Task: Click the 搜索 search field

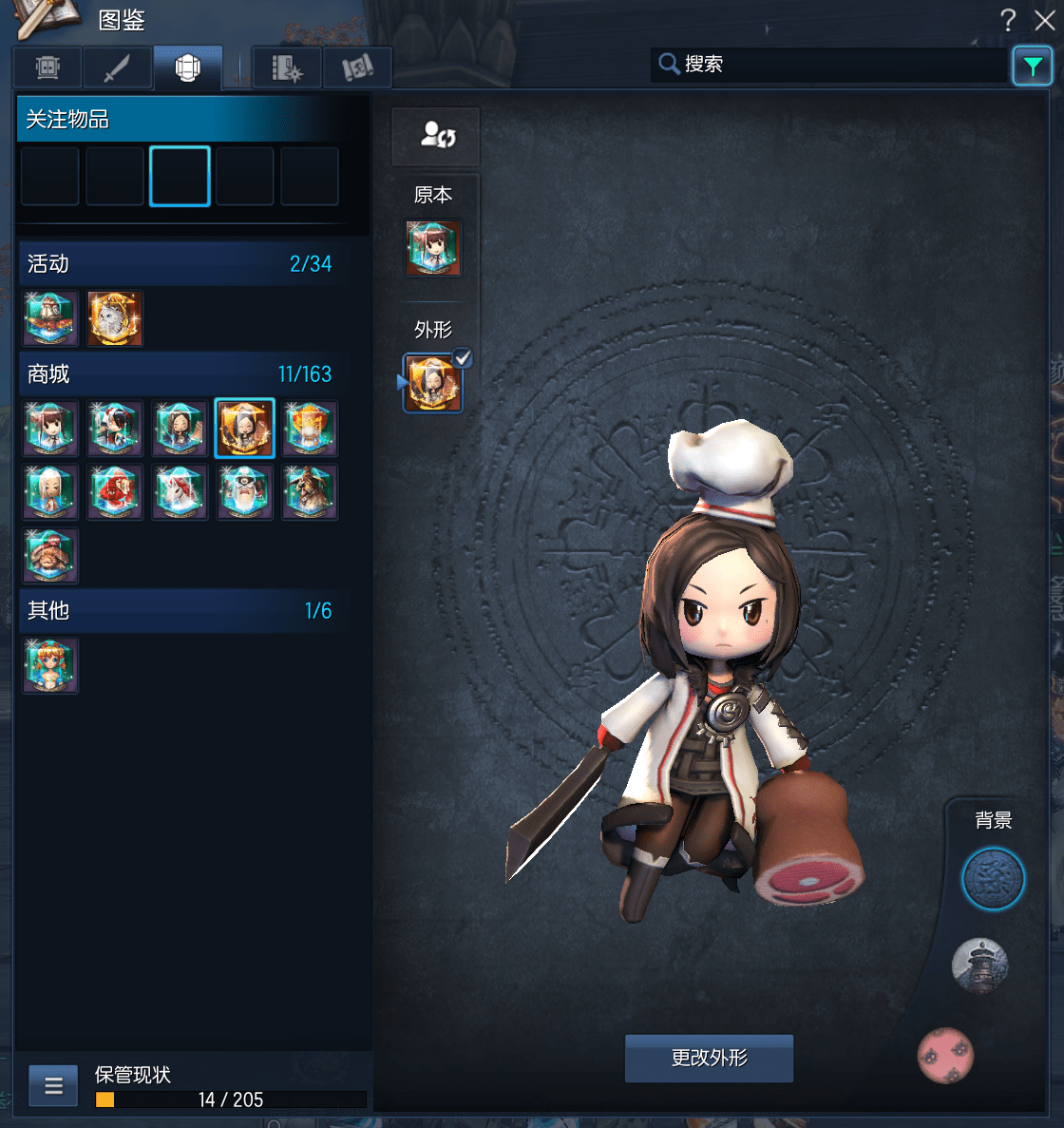Action: click(836, 65)
